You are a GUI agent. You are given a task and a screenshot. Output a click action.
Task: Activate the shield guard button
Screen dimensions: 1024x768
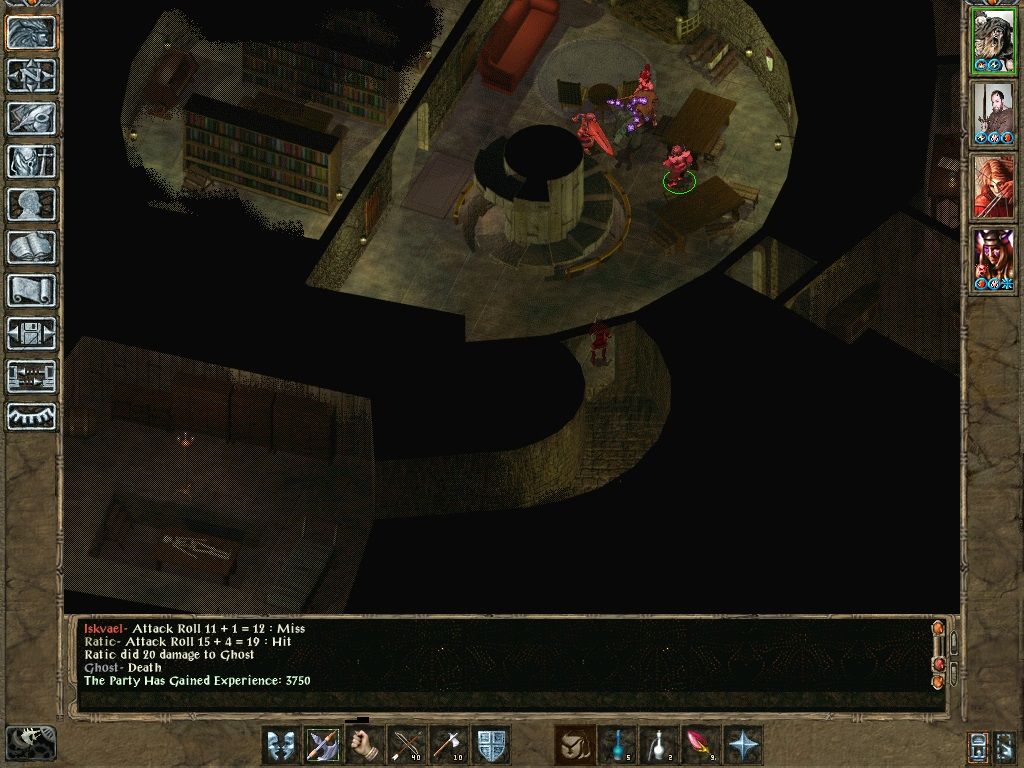(x=491, y=745)
